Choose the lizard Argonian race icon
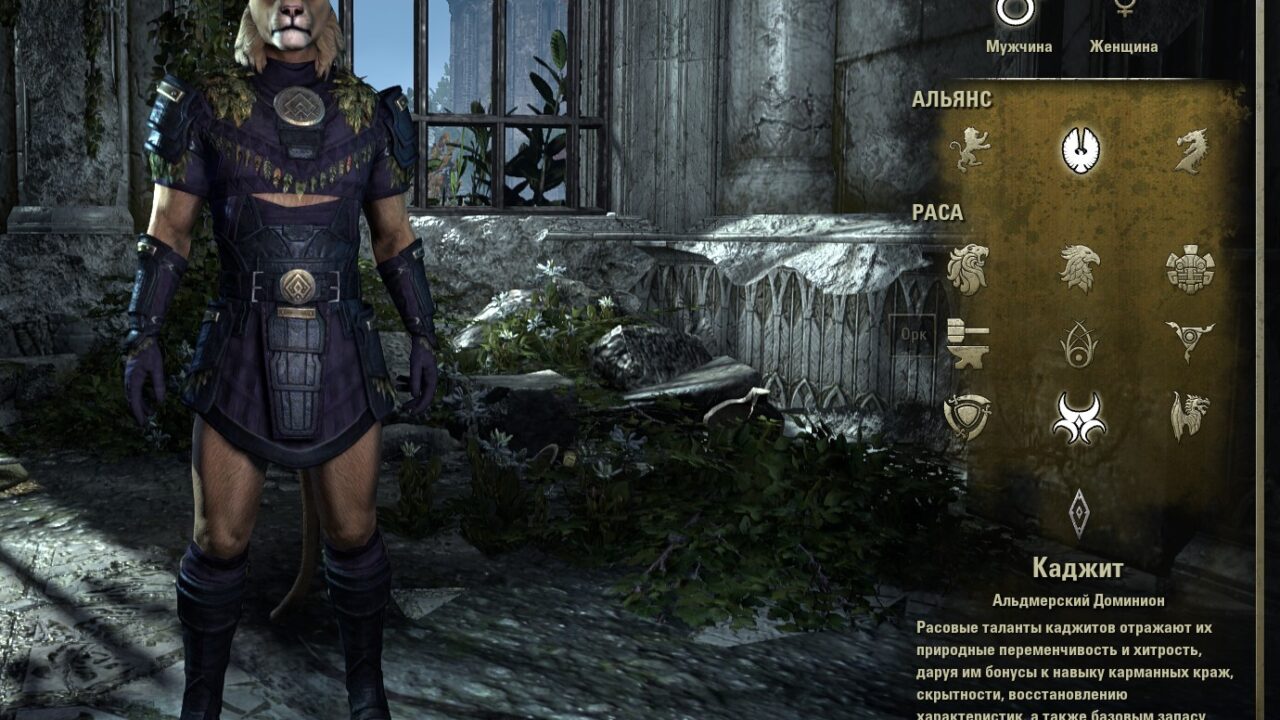 [1190, 416]
